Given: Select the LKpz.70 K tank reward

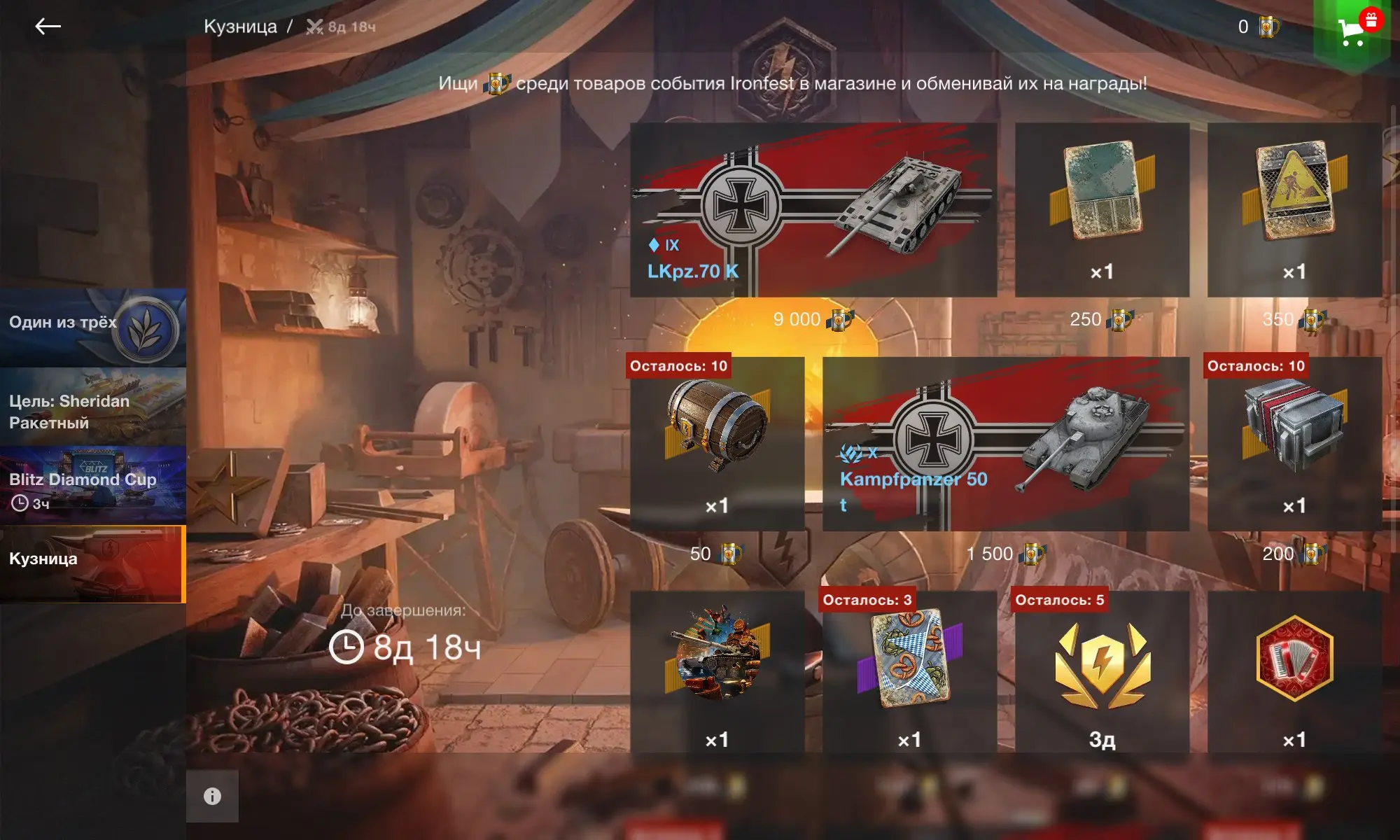Looking at the screenshot, I should [x=813, y=210].
